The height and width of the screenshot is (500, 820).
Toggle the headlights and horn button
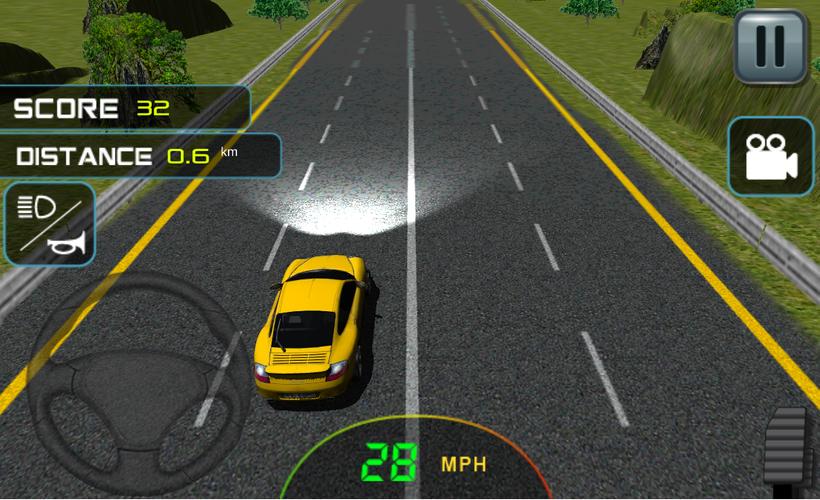50,224
